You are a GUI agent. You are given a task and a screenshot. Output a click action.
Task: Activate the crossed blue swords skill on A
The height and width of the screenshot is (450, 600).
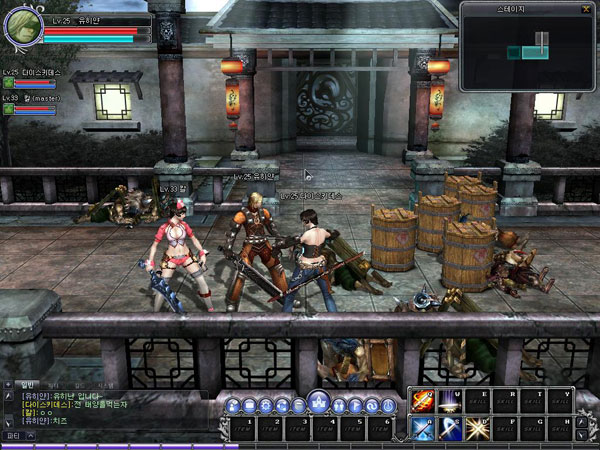422,427
